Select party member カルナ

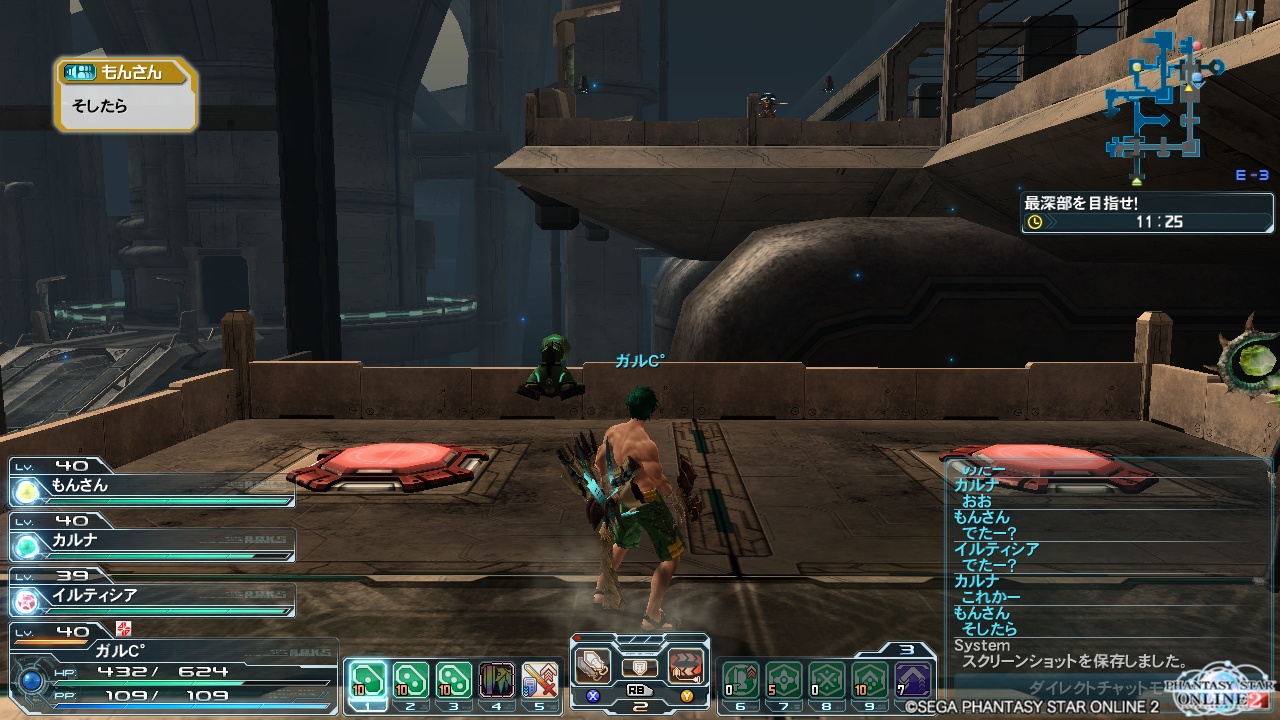(x=152, y=541)
